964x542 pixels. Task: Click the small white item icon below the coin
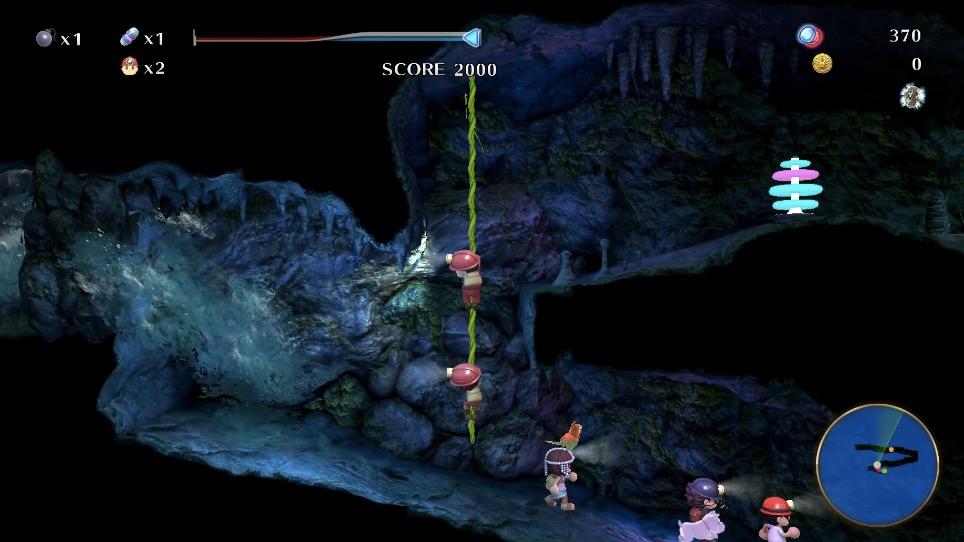pos(911,96)
